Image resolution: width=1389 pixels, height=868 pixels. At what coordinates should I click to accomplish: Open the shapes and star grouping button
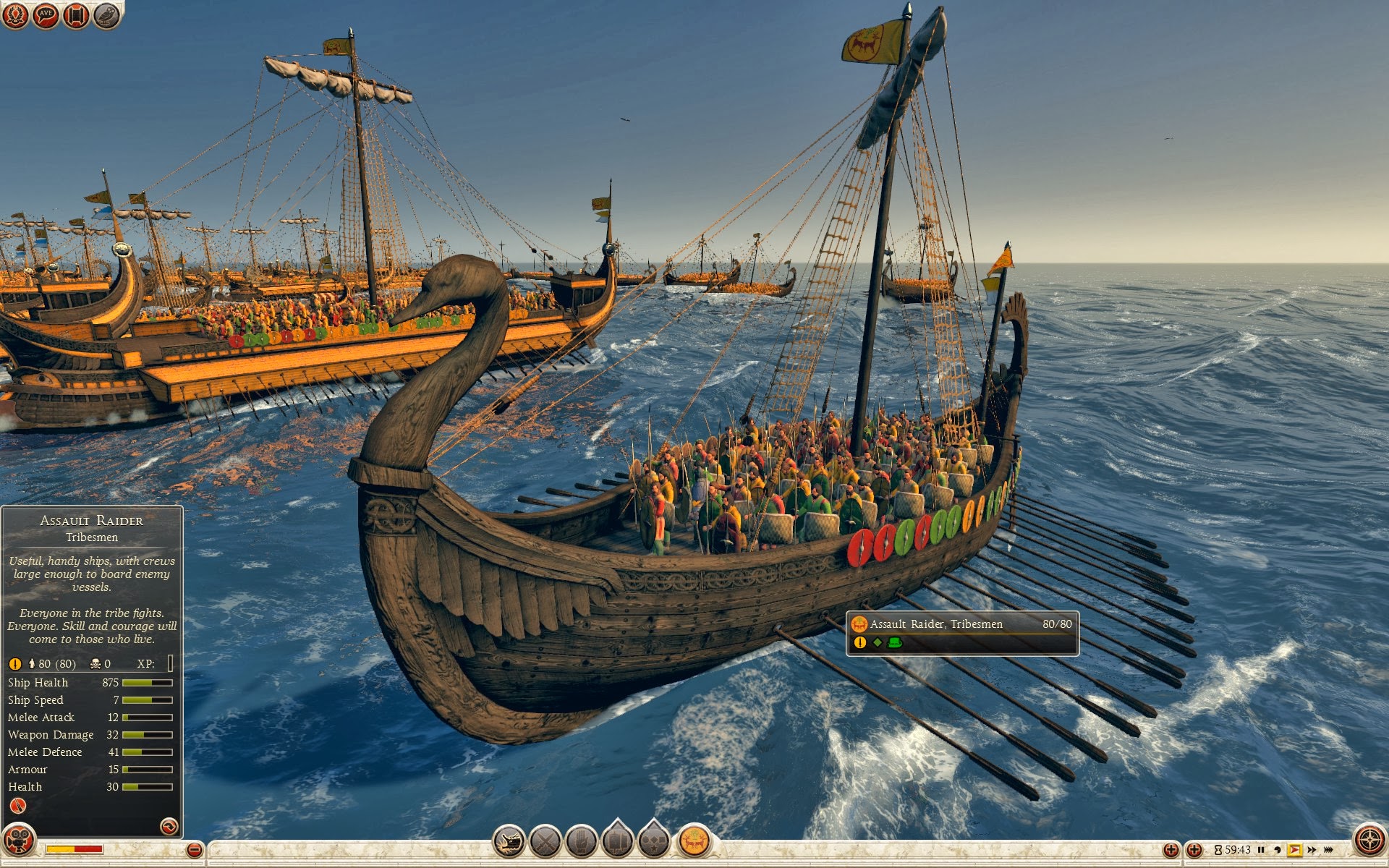pyautogui.click(x=654, y=841)
